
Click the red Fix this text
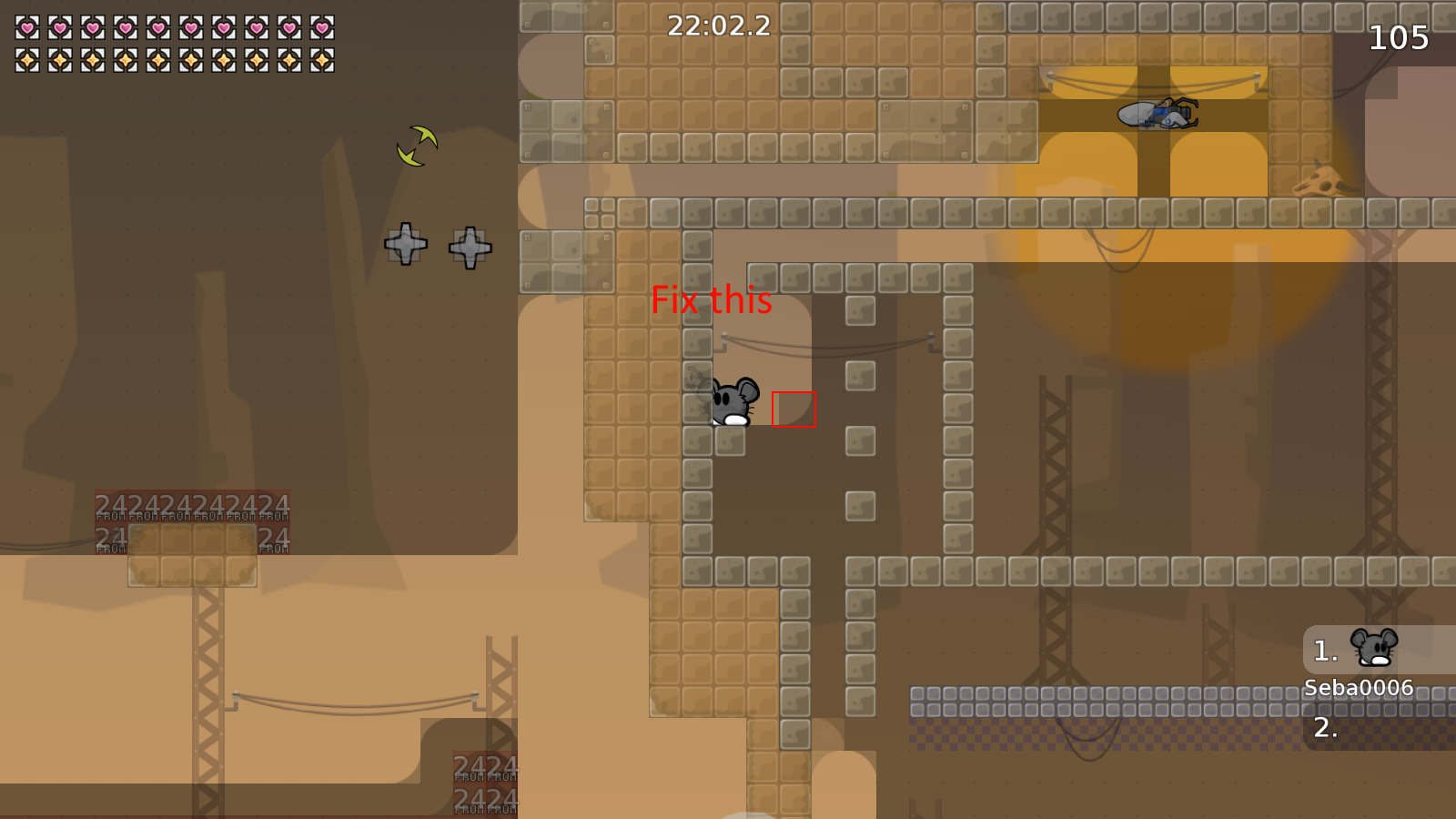tap(711, 301)
